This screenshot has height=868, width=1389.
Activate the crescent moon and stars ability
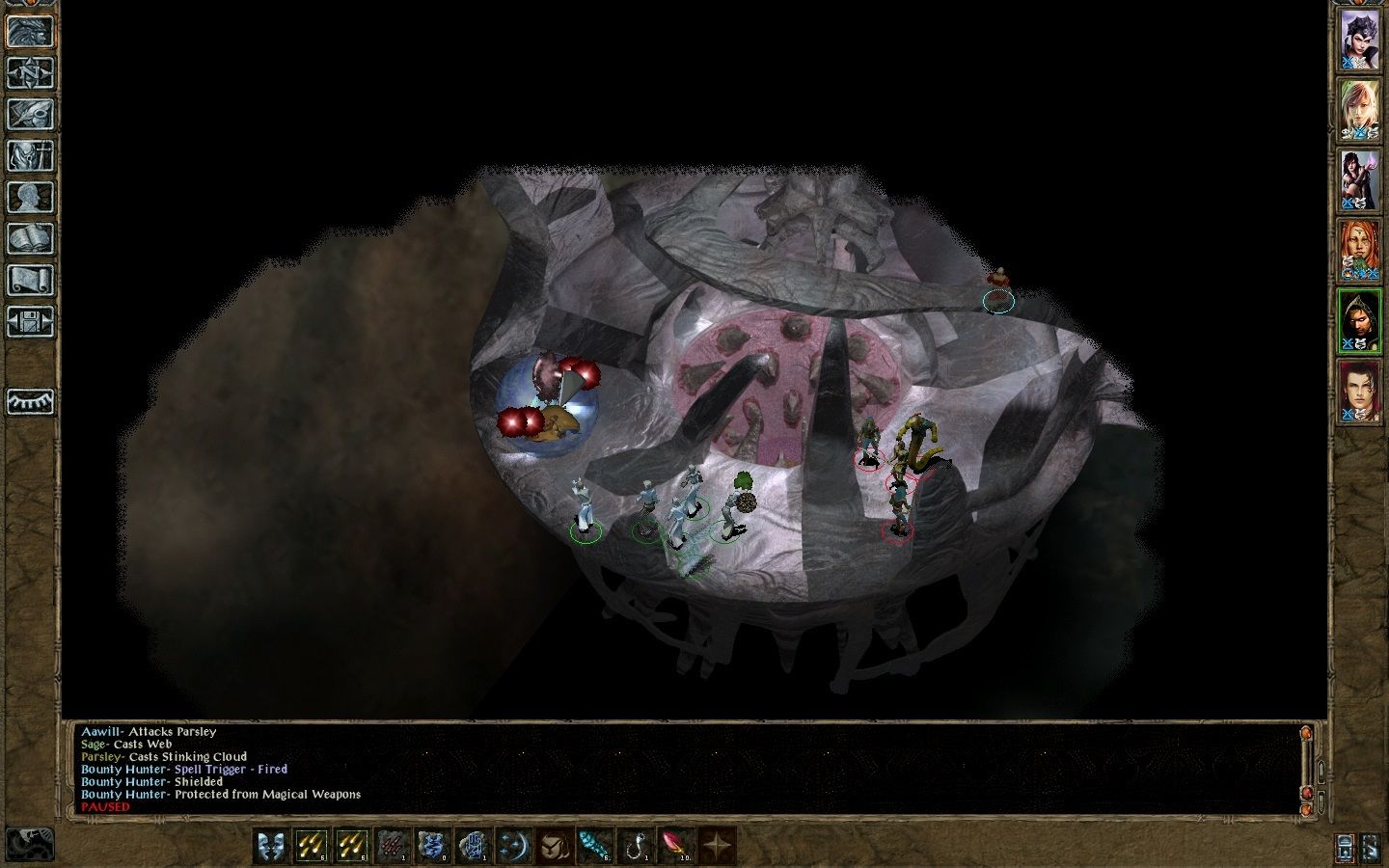[513, 845]
